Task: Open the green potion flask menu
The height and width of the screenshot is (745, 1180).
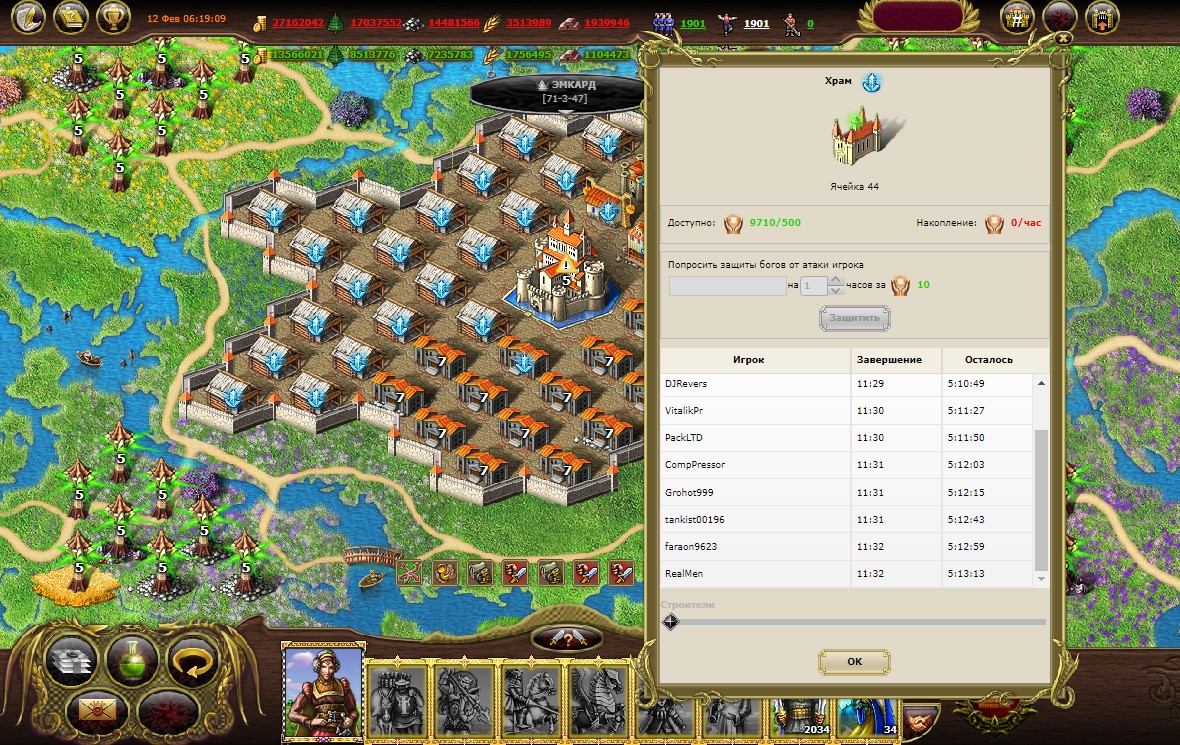Action: 132,661
